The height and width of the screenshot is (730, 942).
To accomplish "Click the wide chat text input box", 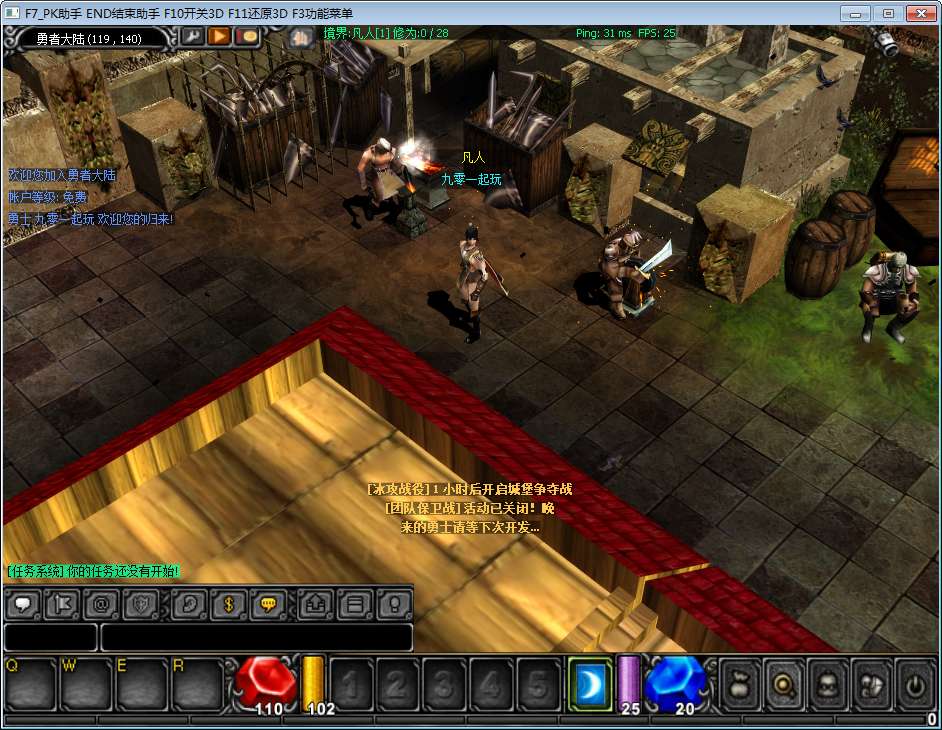I will point(256,637).
